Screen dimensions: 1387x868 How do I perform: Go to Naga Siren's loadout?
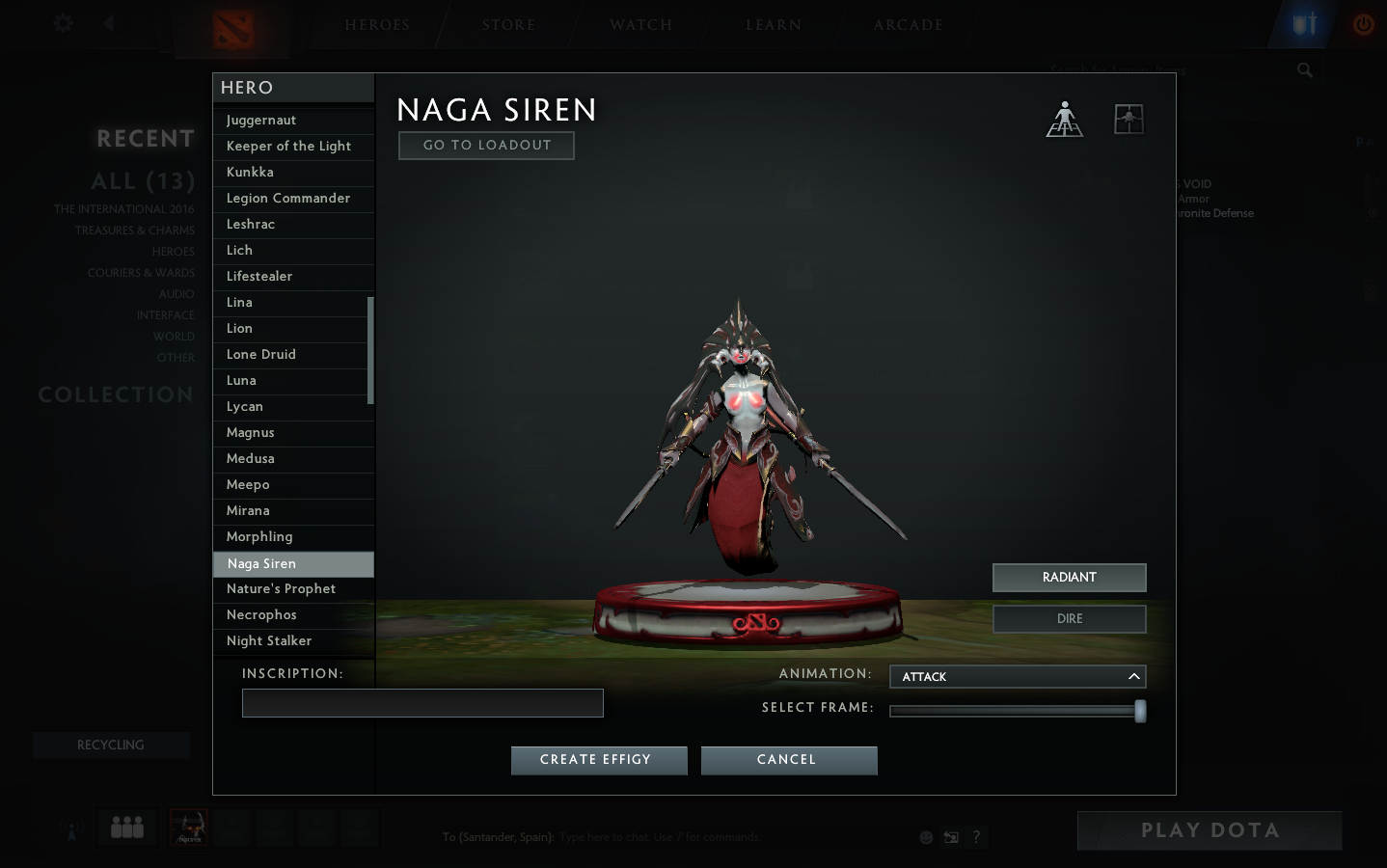(x=486, y=146)
